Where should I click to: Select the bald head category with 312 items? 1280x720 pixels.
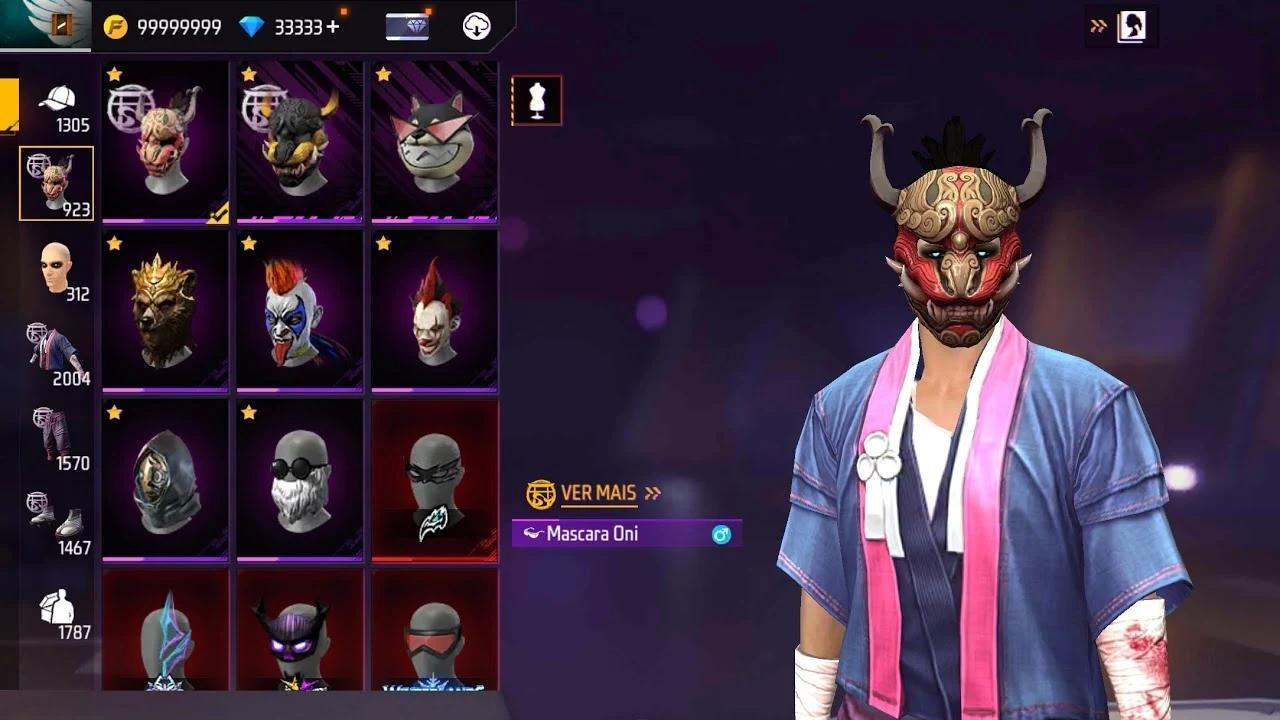(57, 265)
